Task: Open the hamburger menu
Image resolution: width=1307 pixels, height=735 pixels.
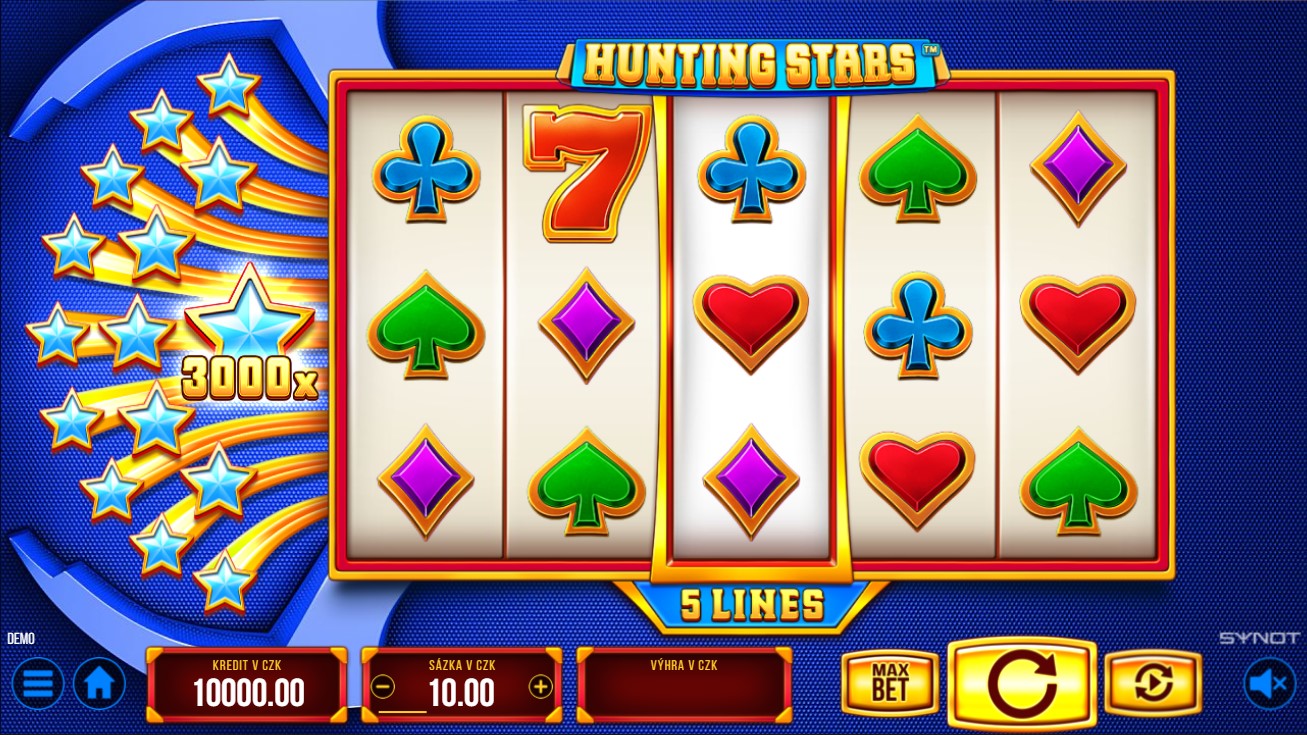Action: pos(36,683)
